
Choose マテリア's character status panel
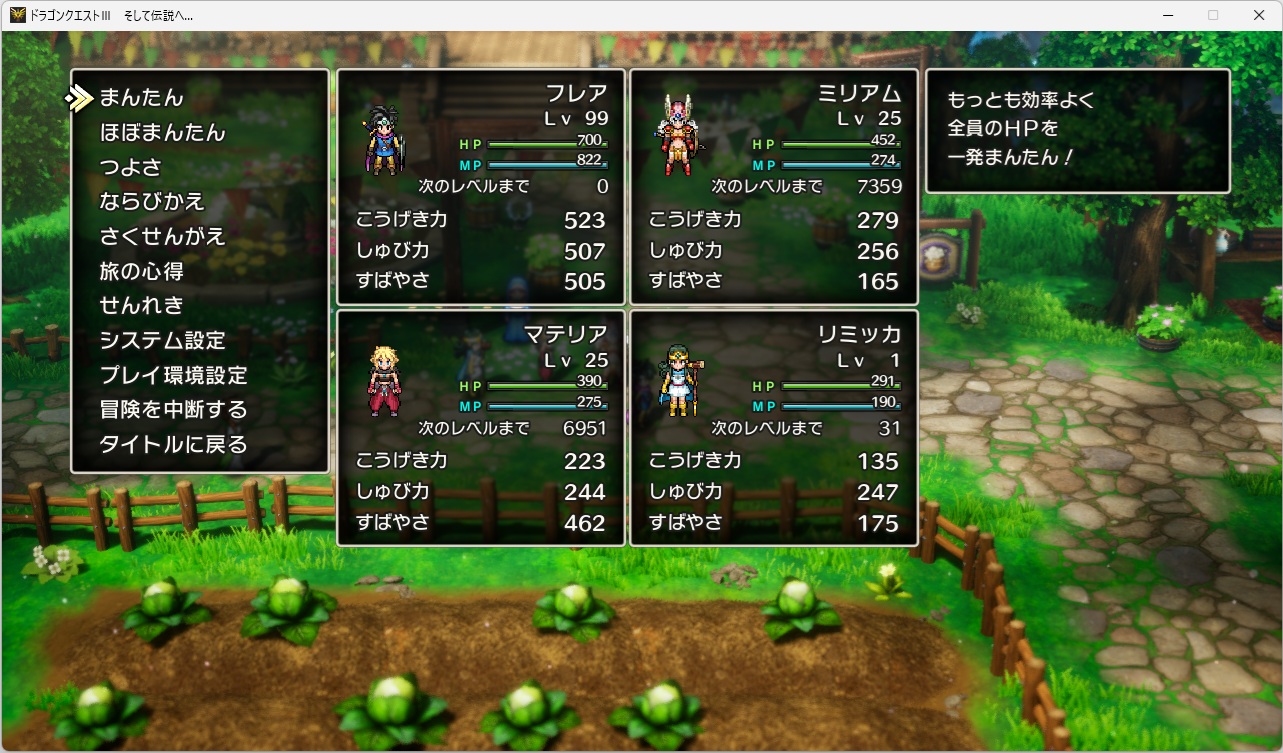(x=481, y=428)
